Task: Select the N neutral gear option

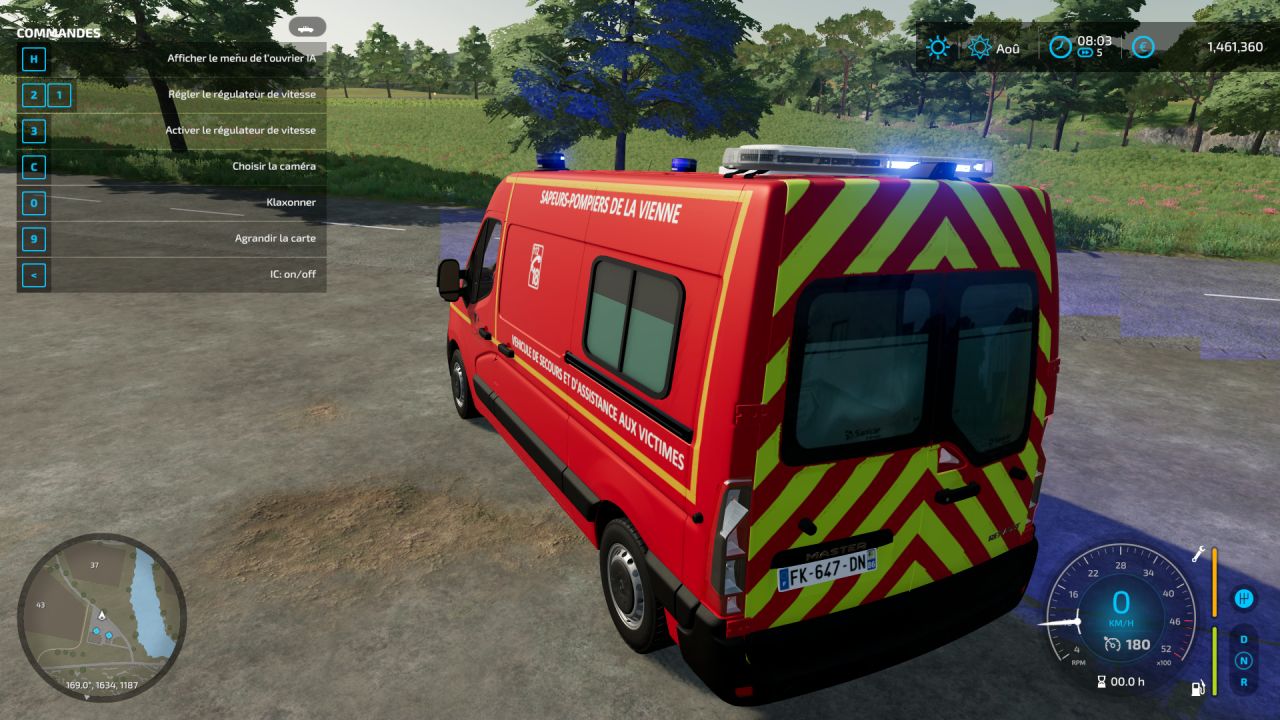Action: (x=1243, y=660)
